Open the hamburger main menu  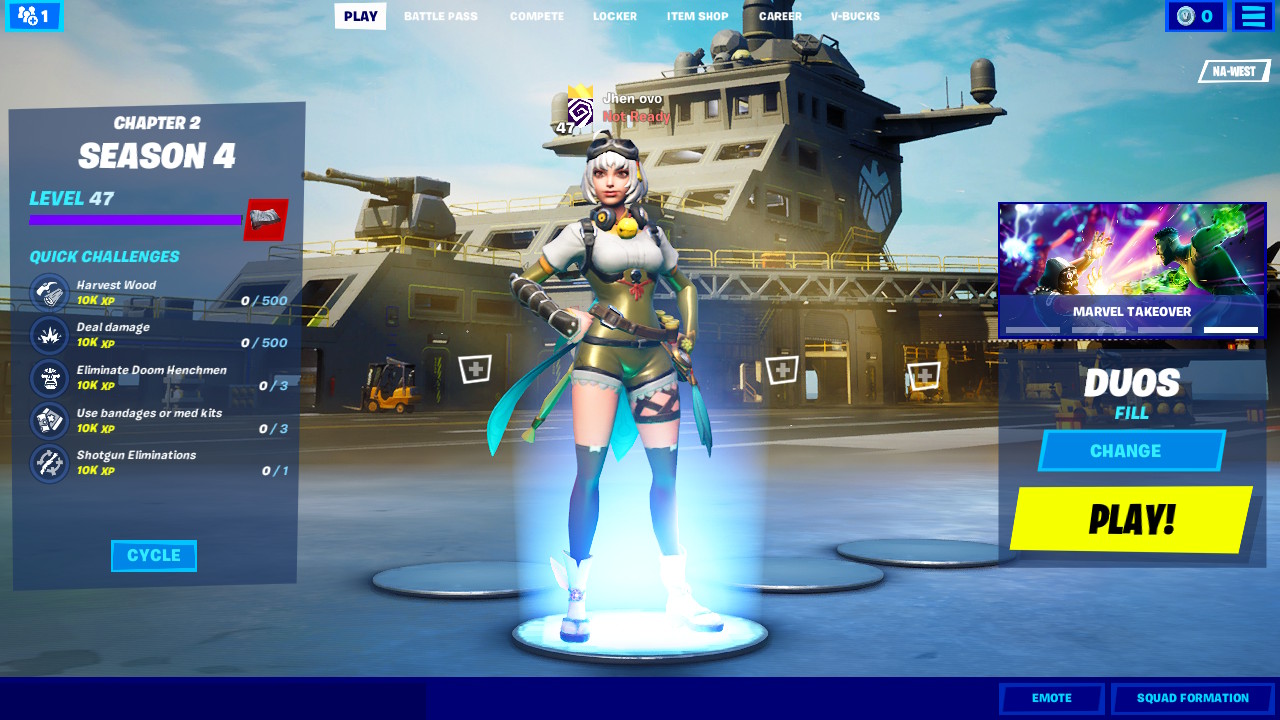[1253, 16]
